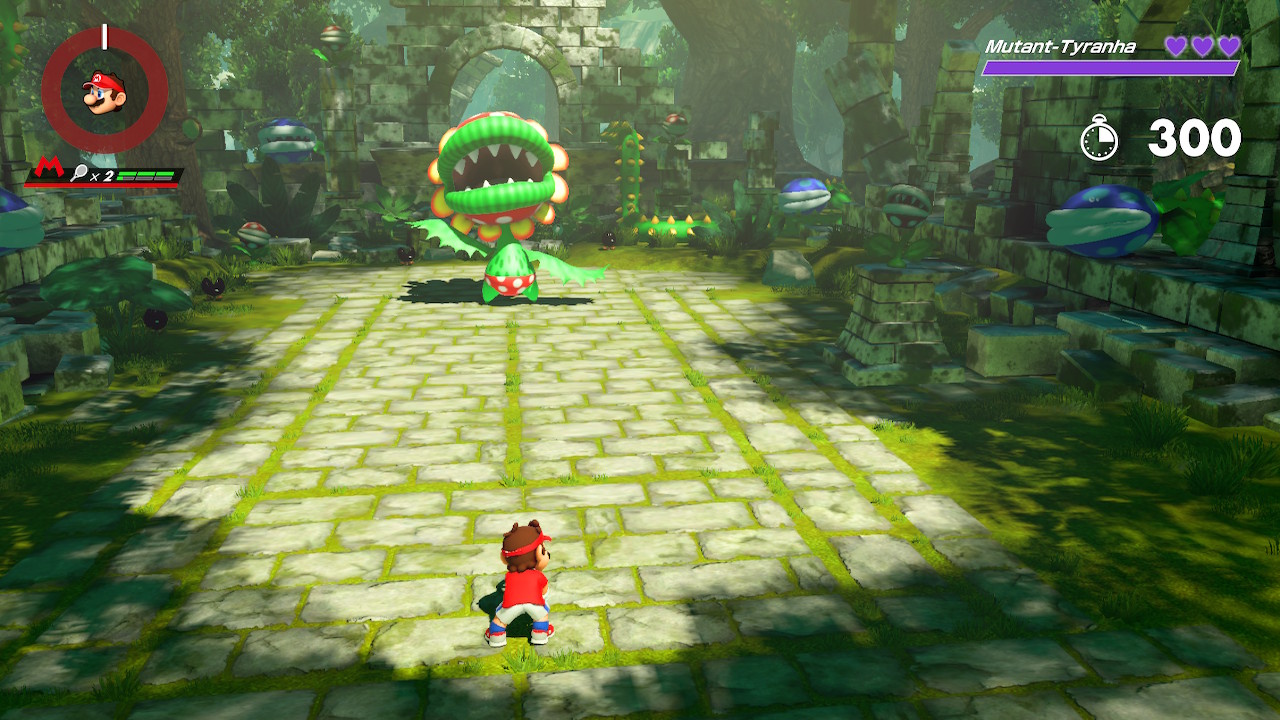Click the tennis racket icon
1280x720 pixels.
click(x=78, y=174)
